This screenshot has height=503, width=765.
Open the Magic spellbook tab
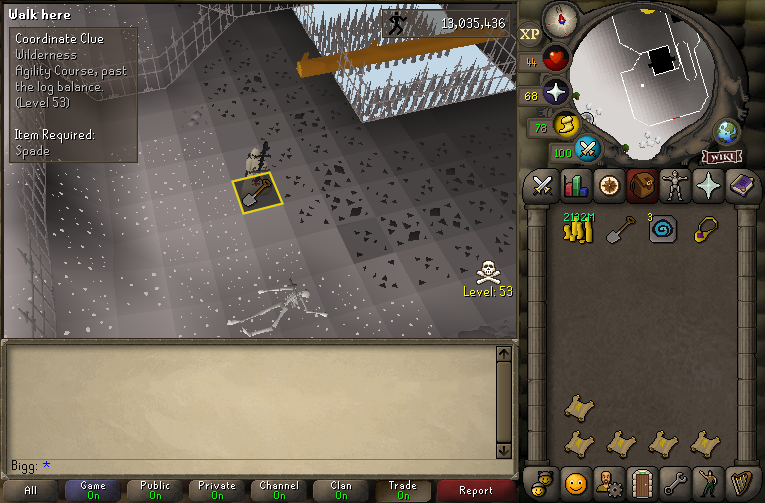coord(743,186)
